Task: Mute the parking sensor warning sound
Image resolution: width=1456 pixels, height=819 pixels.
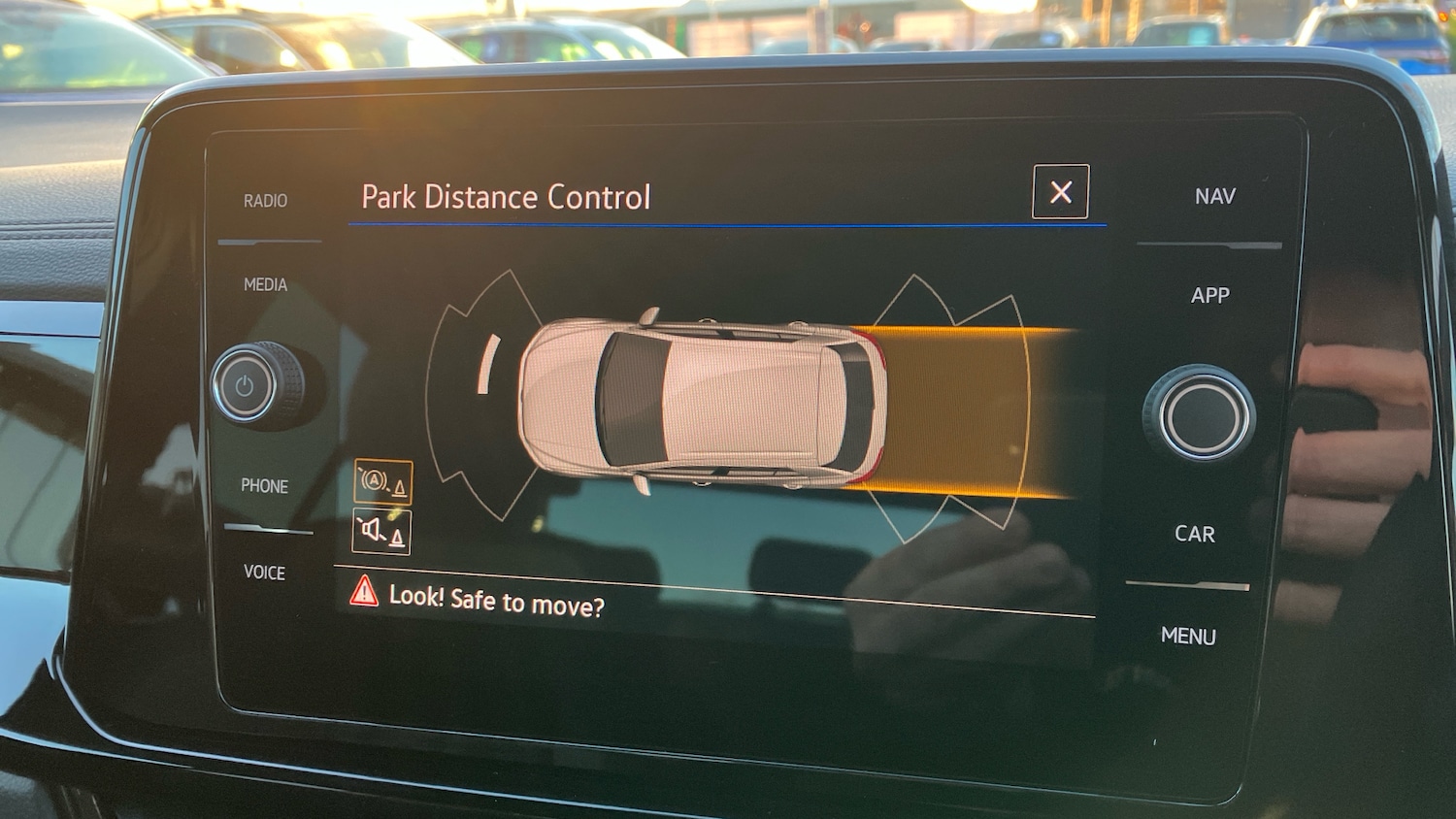Action: [381, 531]
